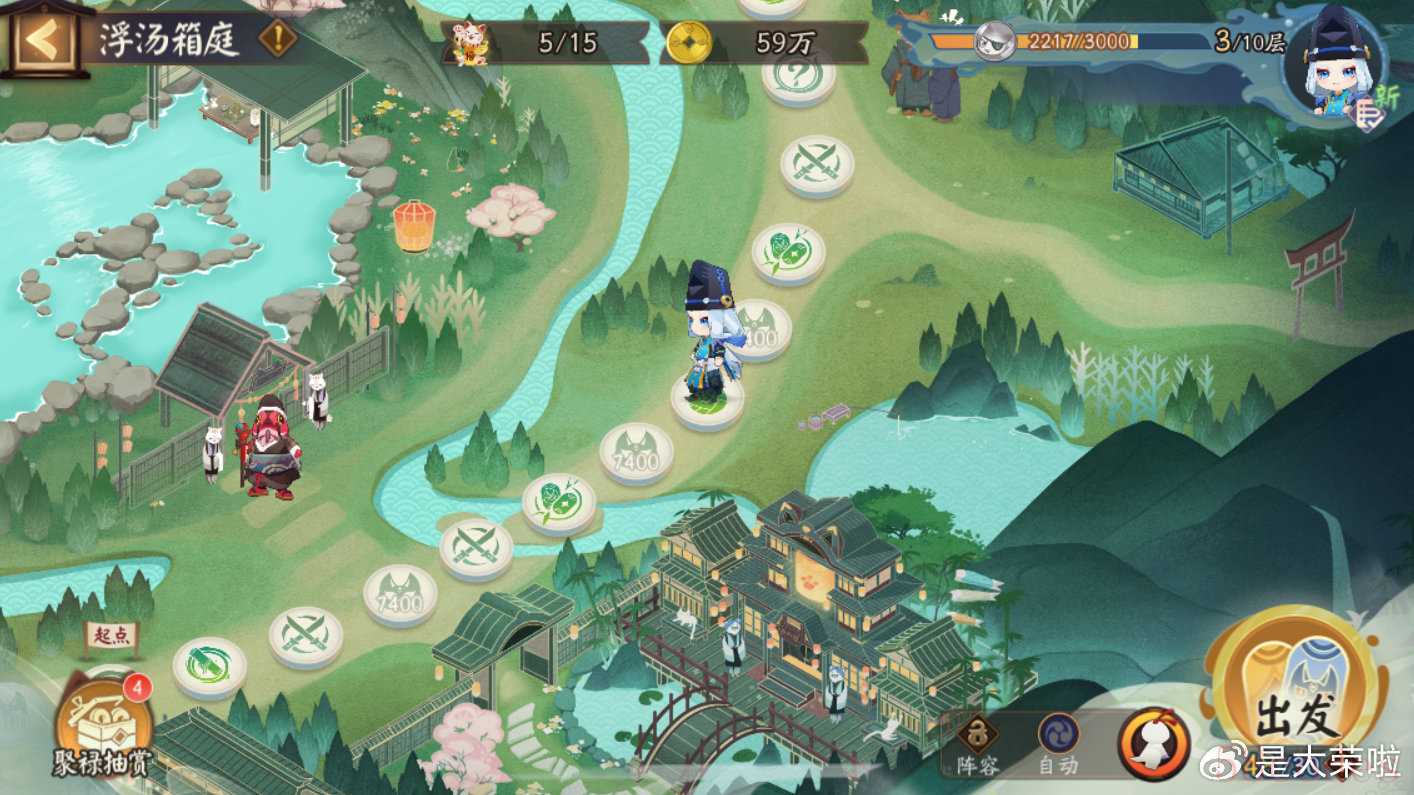The height and width of the screenshot is (795, 1414).
Task: Select the question mark board tile
Action: click(798, 75)
